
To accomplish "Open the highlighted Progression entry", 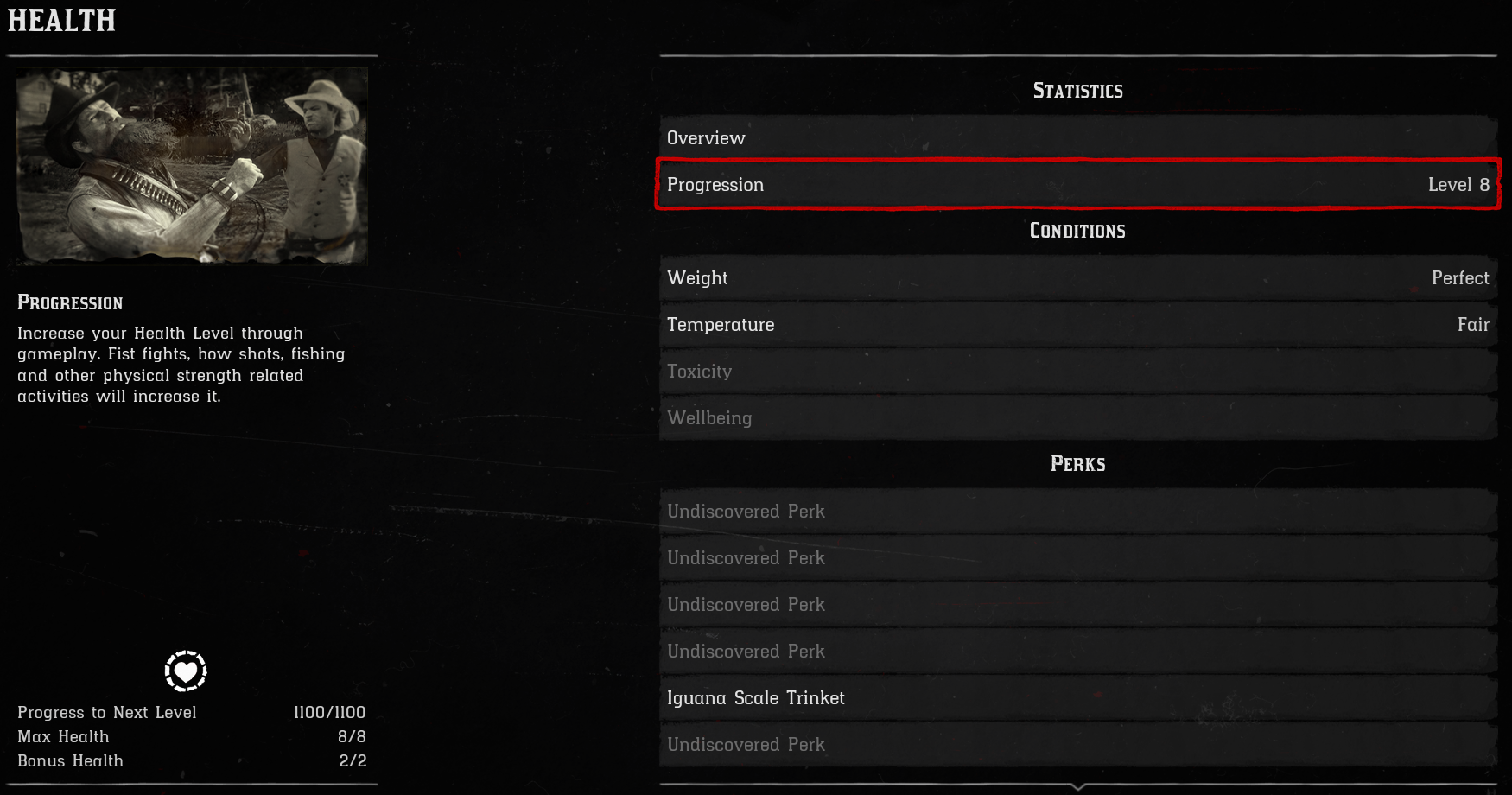I will (x=1078, y=185).
